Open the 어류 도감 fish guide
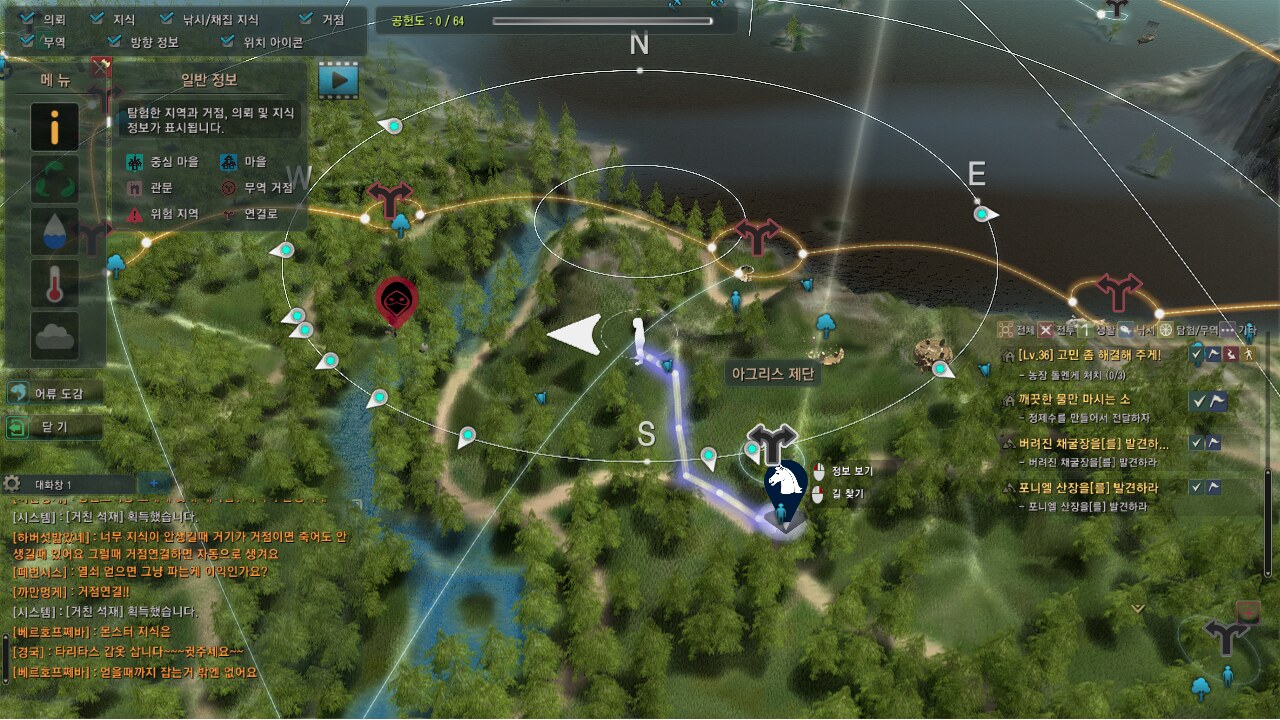1280x720 pixels. [x=54, y=393]
